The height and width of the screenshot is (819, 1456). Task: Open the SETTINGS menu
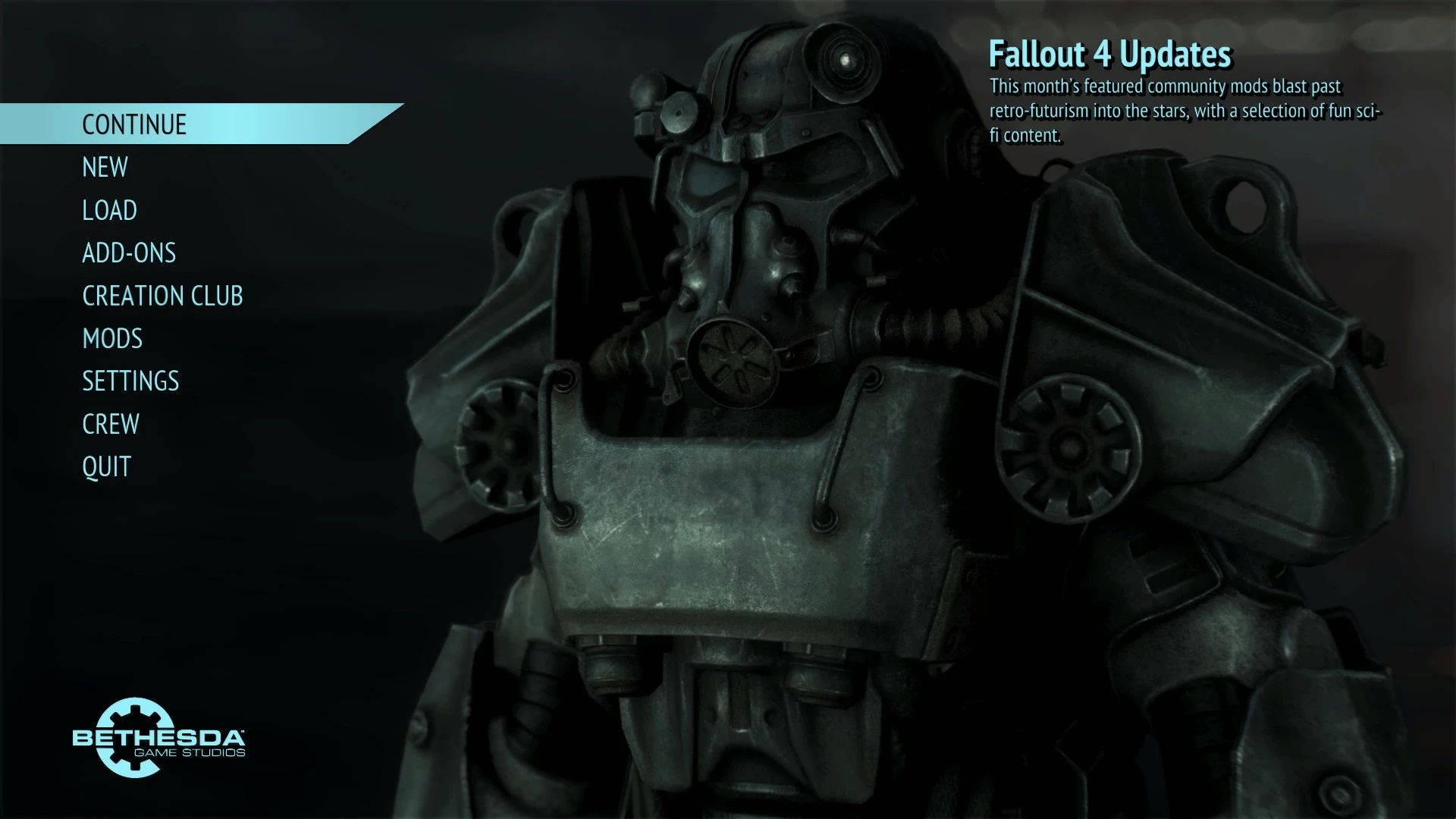[130, 381]
